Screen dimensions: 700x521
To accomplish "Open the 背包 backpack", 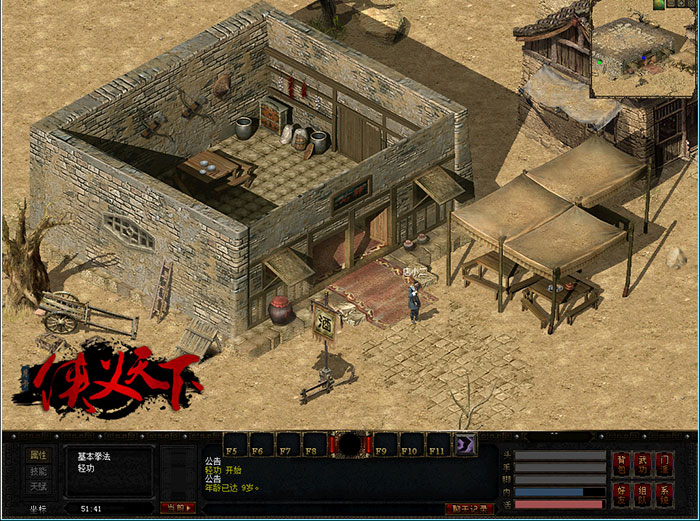I will (x=622, y=463).
